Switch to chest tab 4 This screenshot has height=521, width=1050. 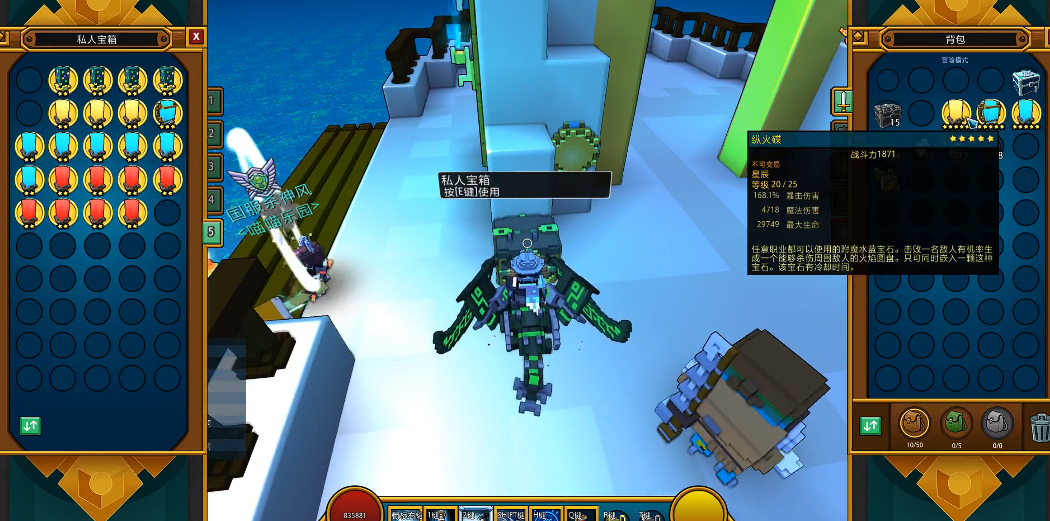pyautogui.click(x=213, y=200)
